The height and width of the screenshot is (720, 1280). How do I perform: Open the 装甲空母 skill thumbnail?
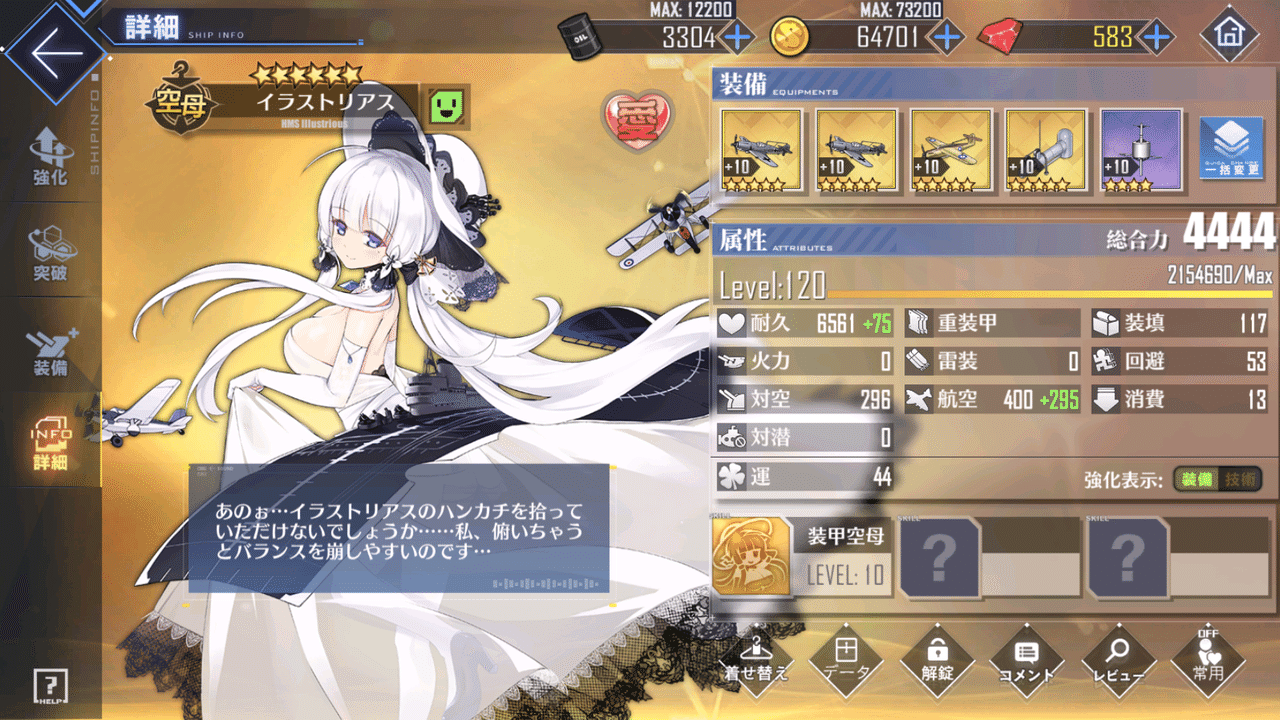pos(752,555)
